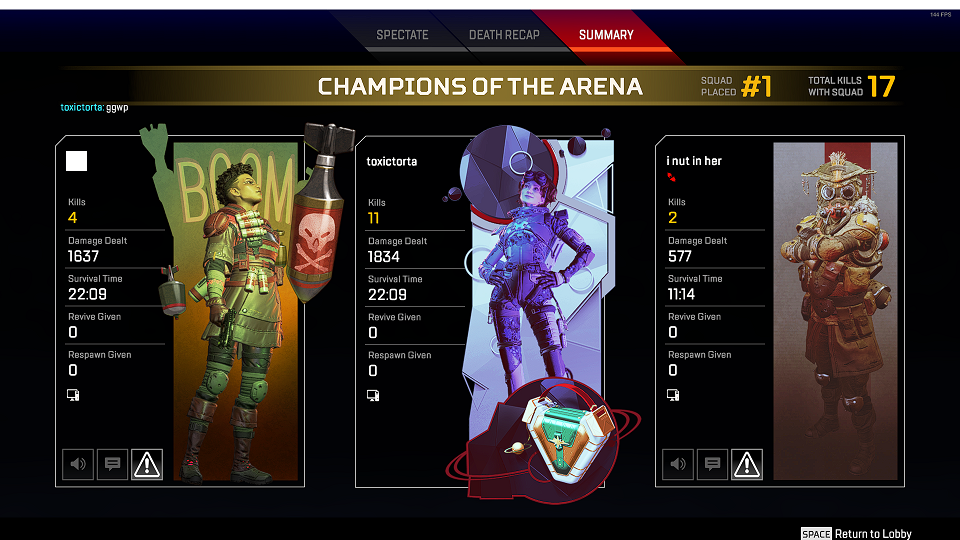The height and width of the screenshot is (540, 960).
Task: Switch to the Spectate tab
Action: click(x=402, y=35)
